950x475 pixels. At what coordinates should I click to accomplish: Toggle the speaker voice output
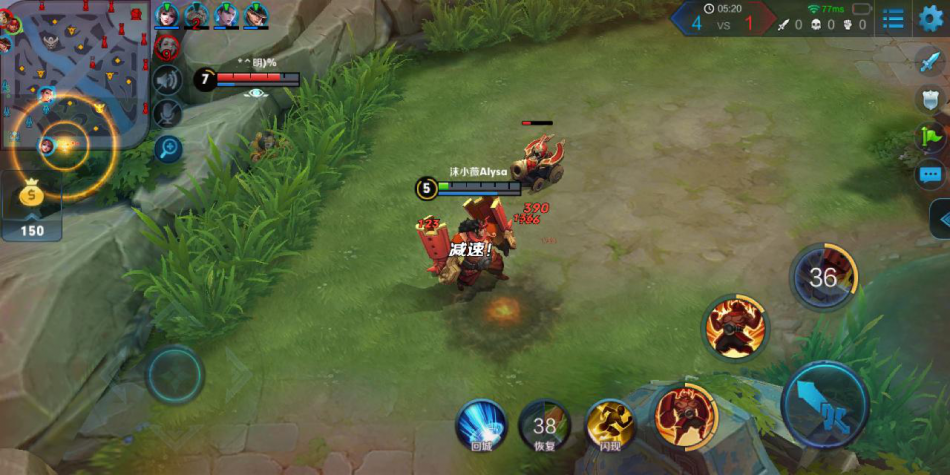pos(167,80)
